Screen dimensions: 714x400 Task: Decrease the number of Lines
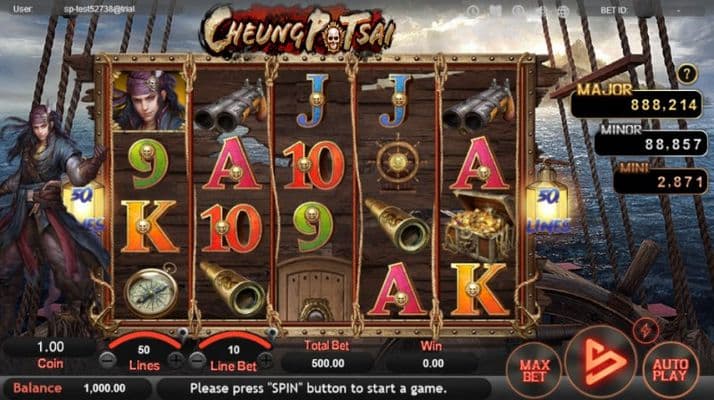click(108, 360)
